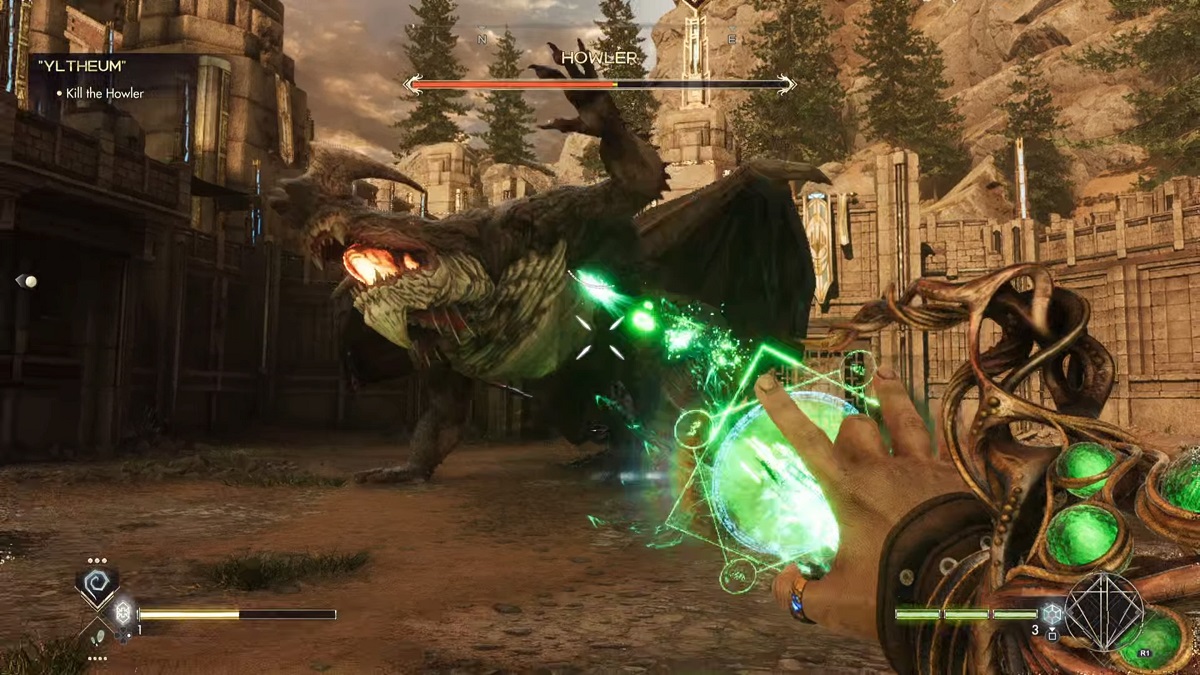Activate the blue spiral shield ability icon
The height and width of the screenshot is (675, 1200).
click(97, 585)
